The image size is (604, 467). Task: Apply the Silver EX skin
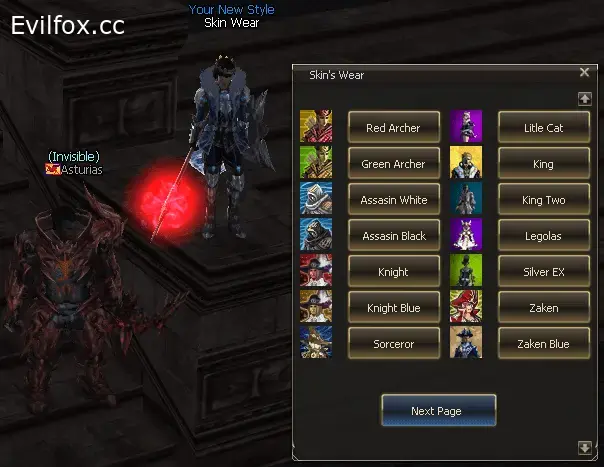tap(544, 272)
